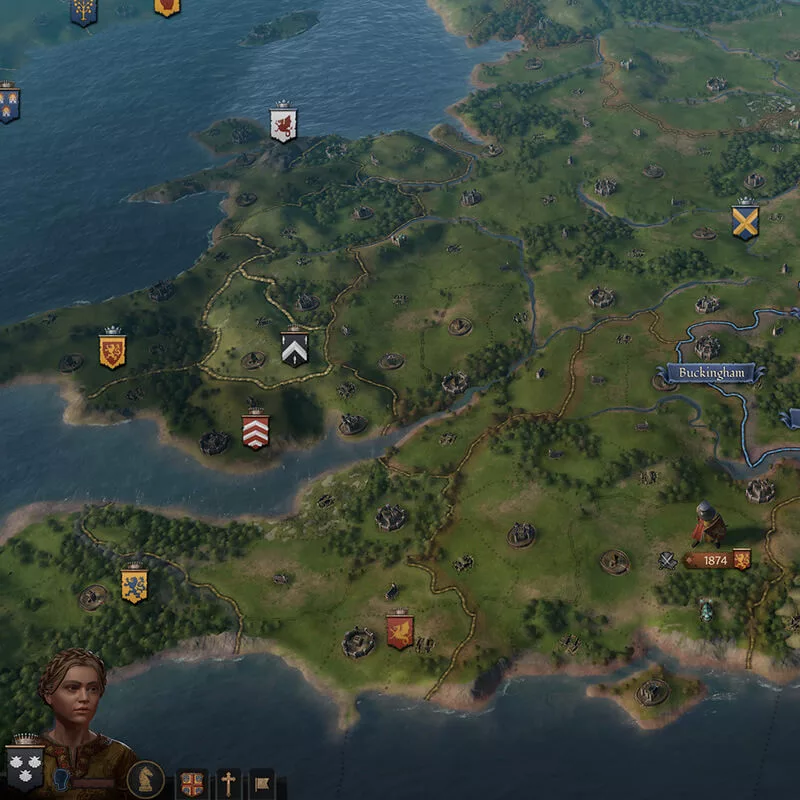This screenshot has height=800, width=800.
Task: Select the white shield with red dragon
Action: [x=283, y=125]
